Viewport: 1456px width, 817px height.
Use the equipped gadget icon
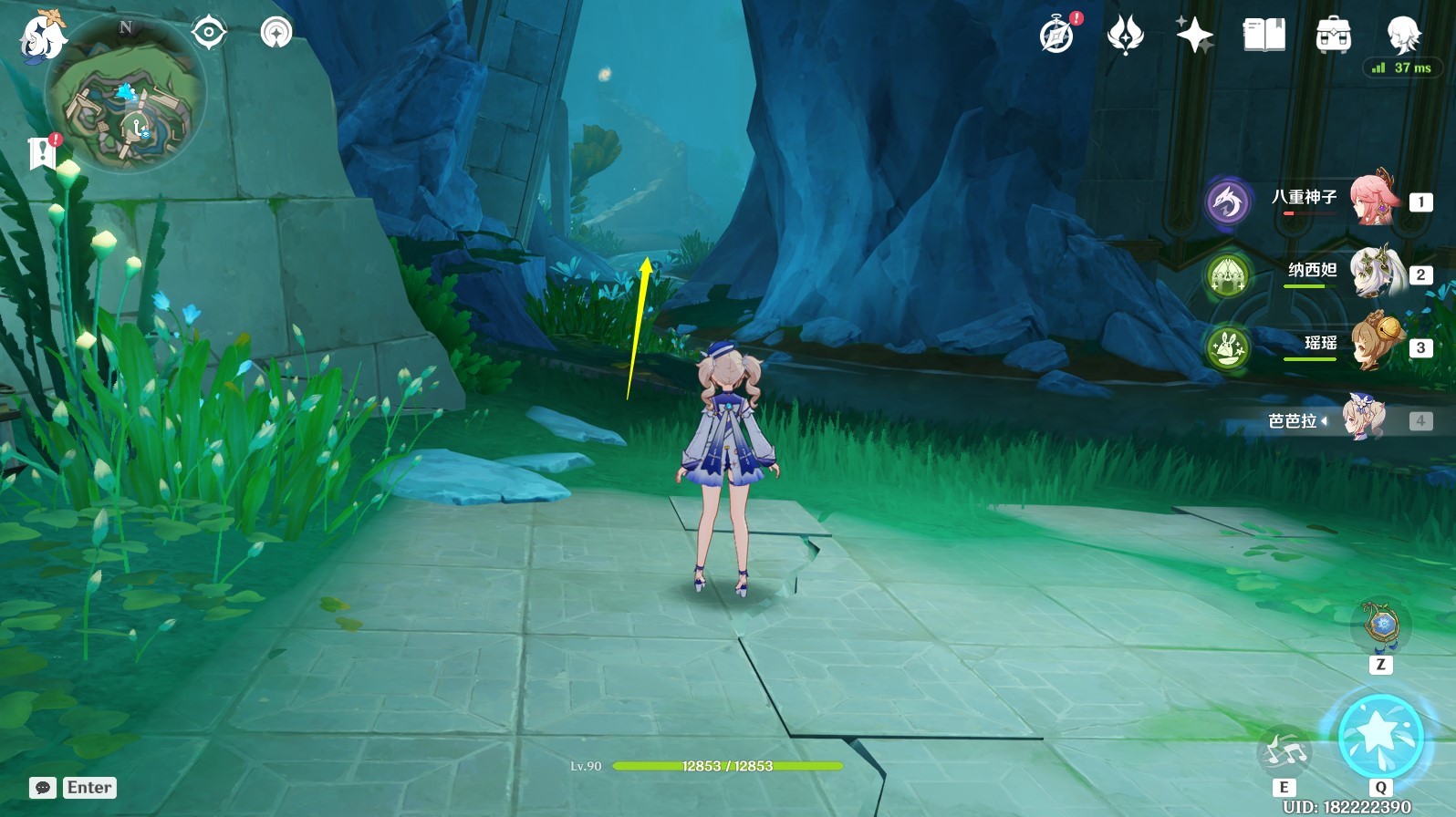tap(1380, 625)
